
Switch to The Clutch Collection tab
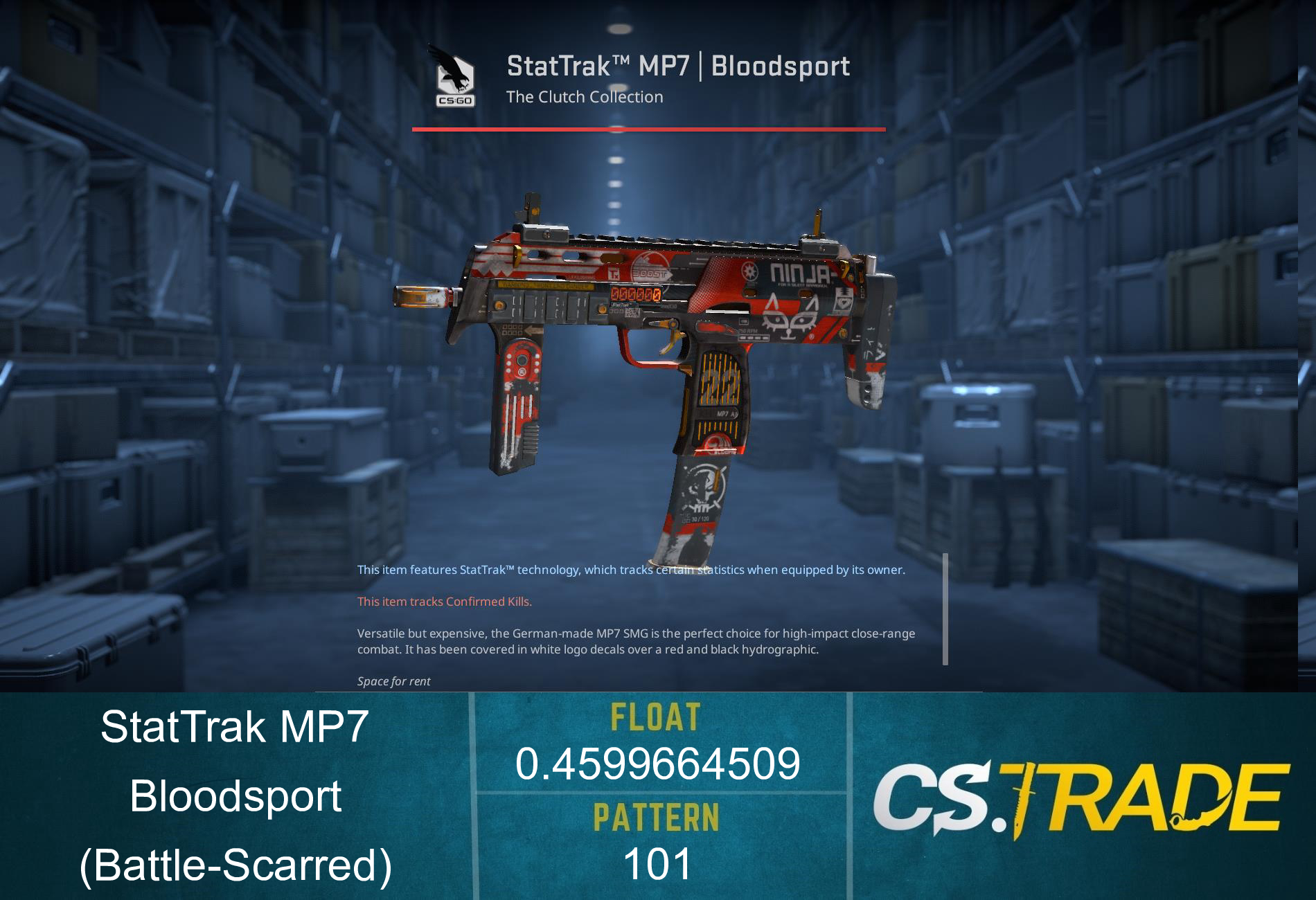coord(584,97)
